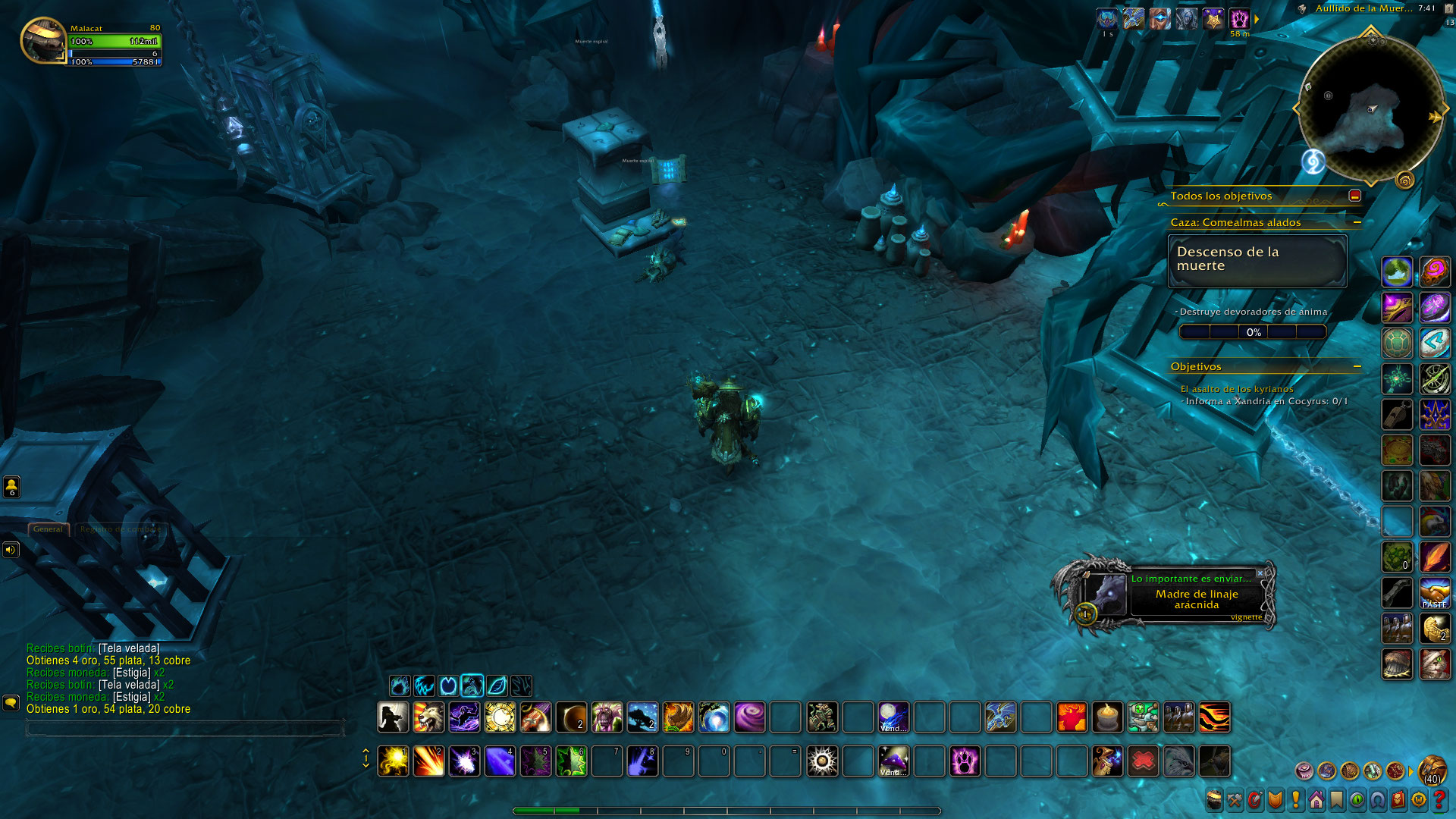Cast the yellow sunburst spell in slot 1
The height and width of the screenshot is (819, 1456).
(393, 761)
